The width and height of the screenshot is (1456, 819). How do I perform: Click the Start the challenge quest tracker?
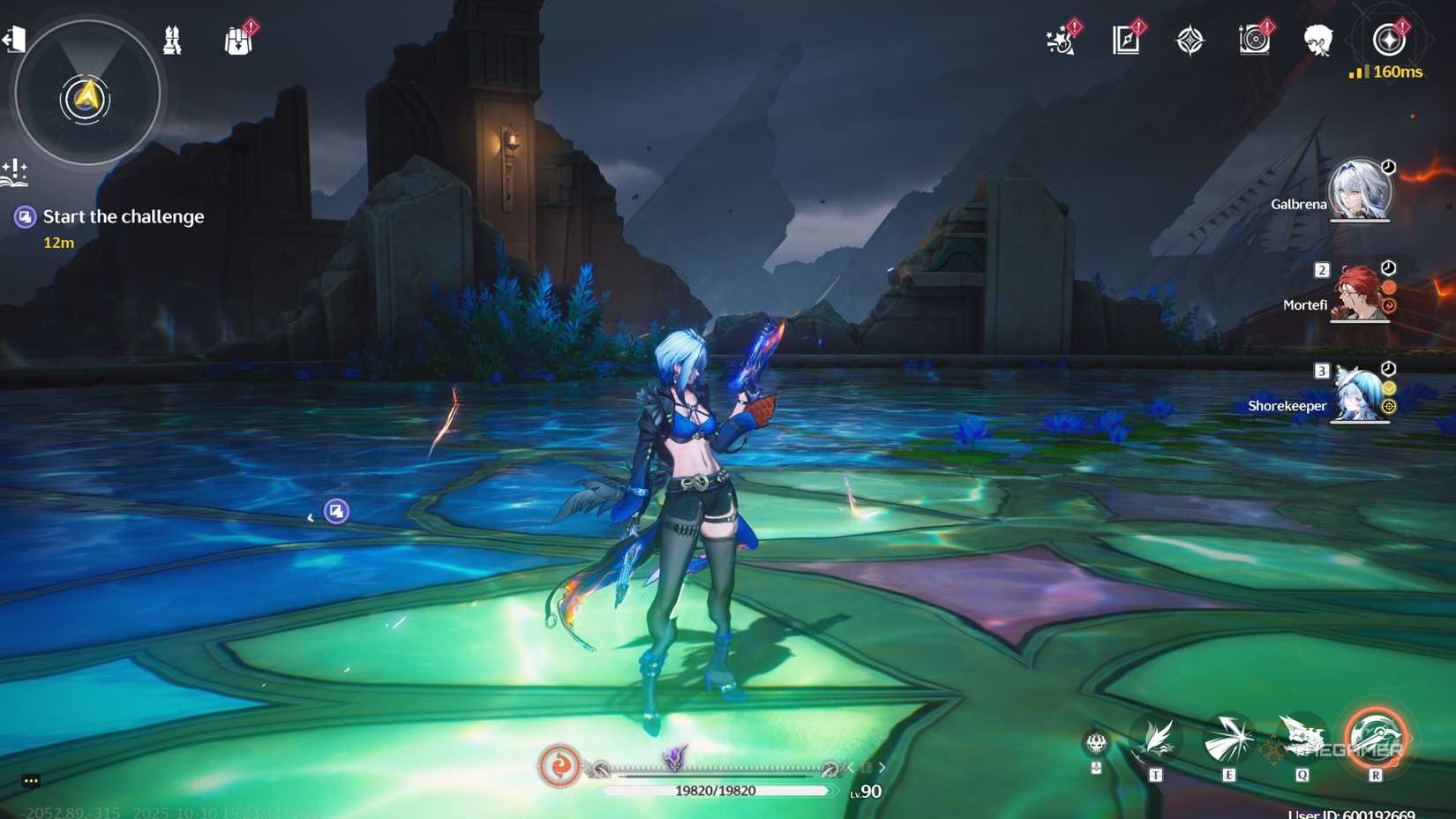pos(124,216)
